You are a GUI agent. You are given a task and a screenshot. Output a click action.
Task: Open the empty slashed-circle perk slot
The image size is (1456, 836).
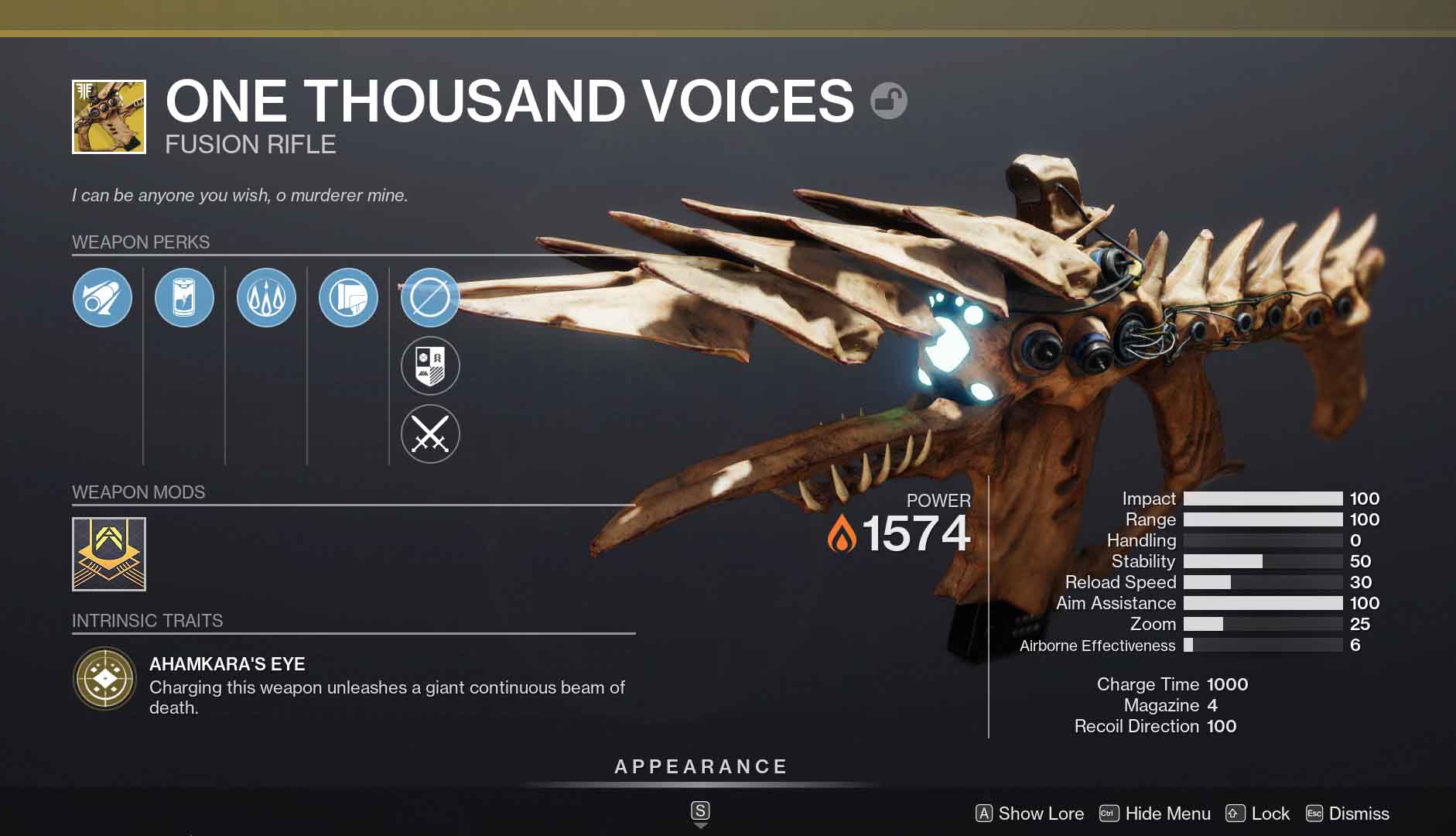click(x=430, y=297)
